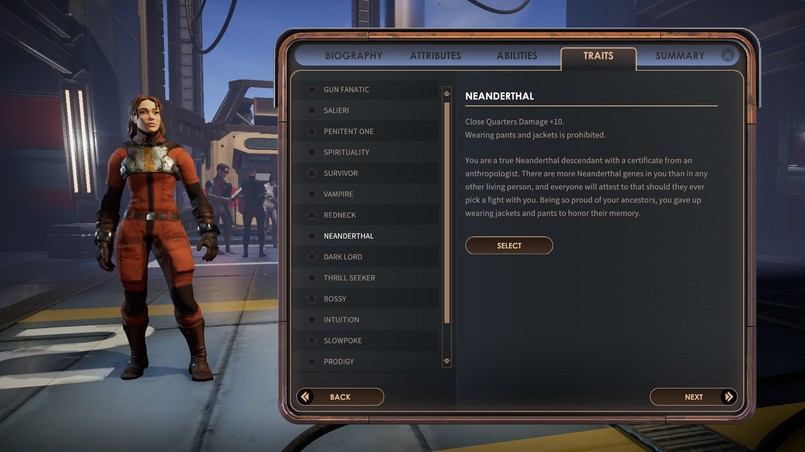Highlight the Salieri trait
The image size is (805, 452).
336,111
